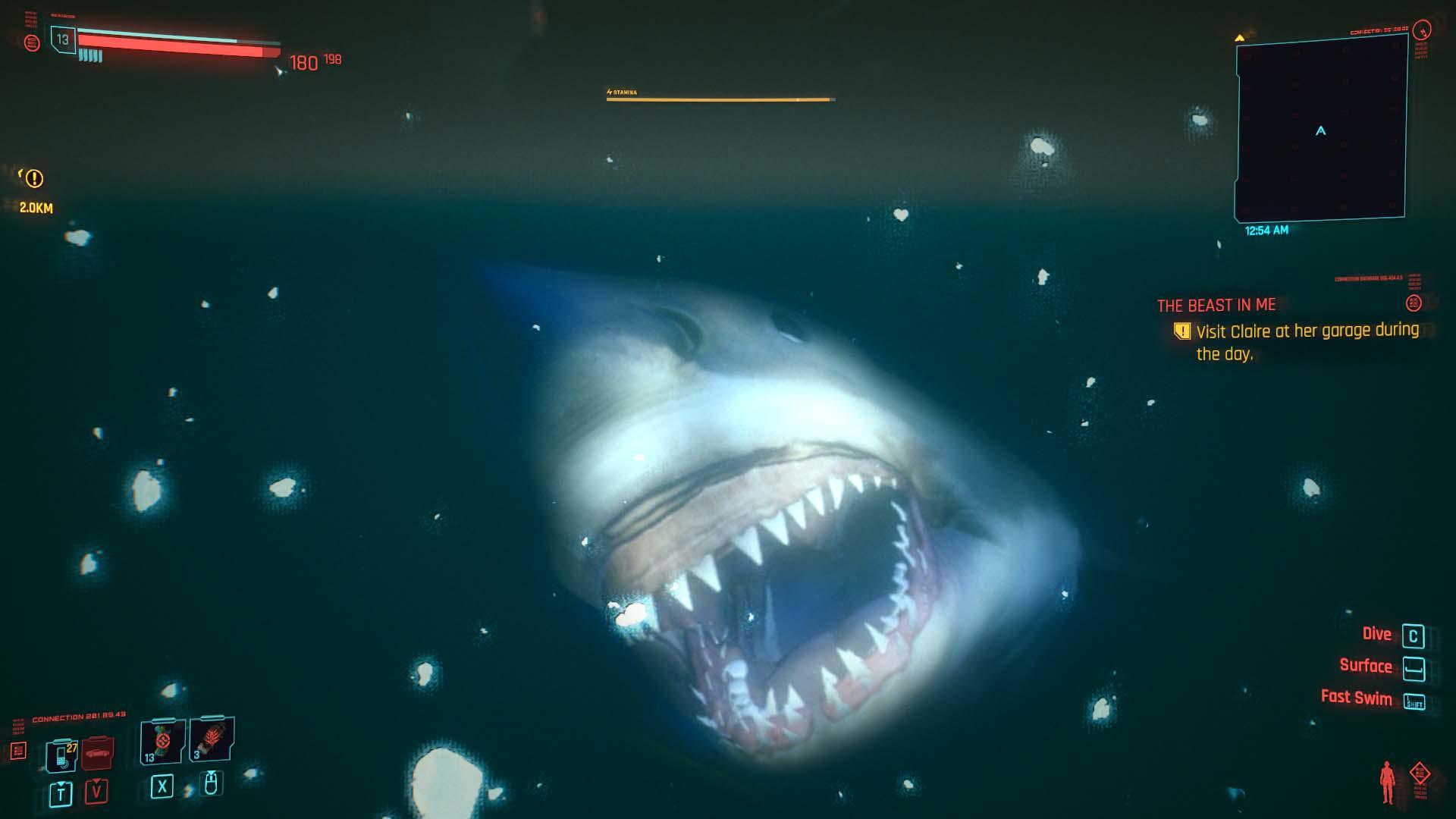Select the quest title THE BEAST IN ME

(1216, 305)
